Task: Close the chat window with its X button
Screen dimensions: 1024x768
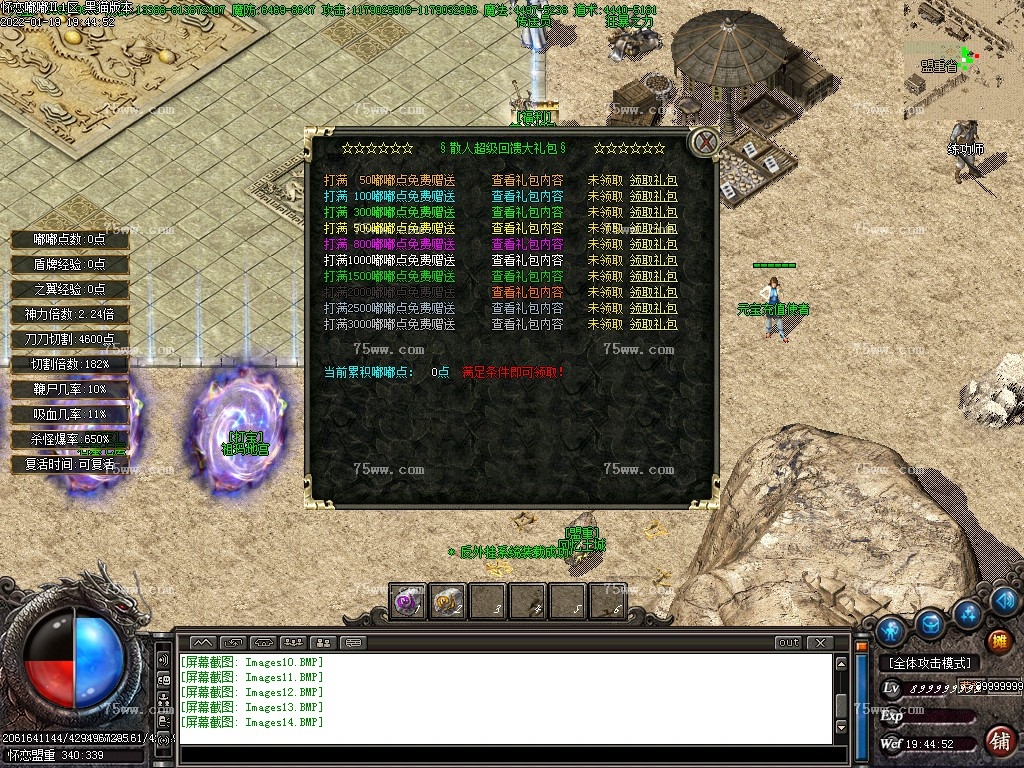Action: (x=819, y=643)
